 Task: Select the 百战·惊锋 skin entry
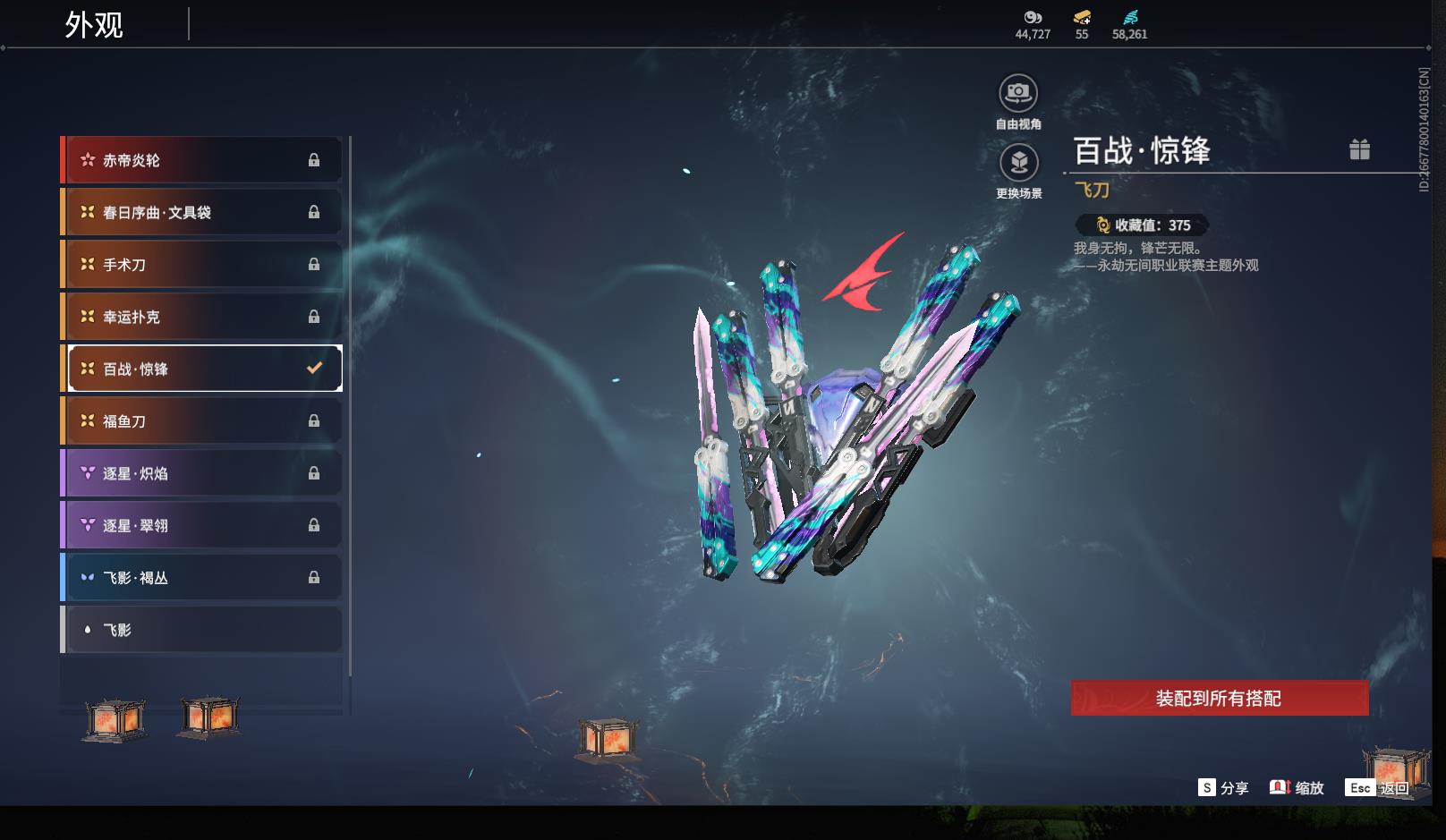pos(202,369)
